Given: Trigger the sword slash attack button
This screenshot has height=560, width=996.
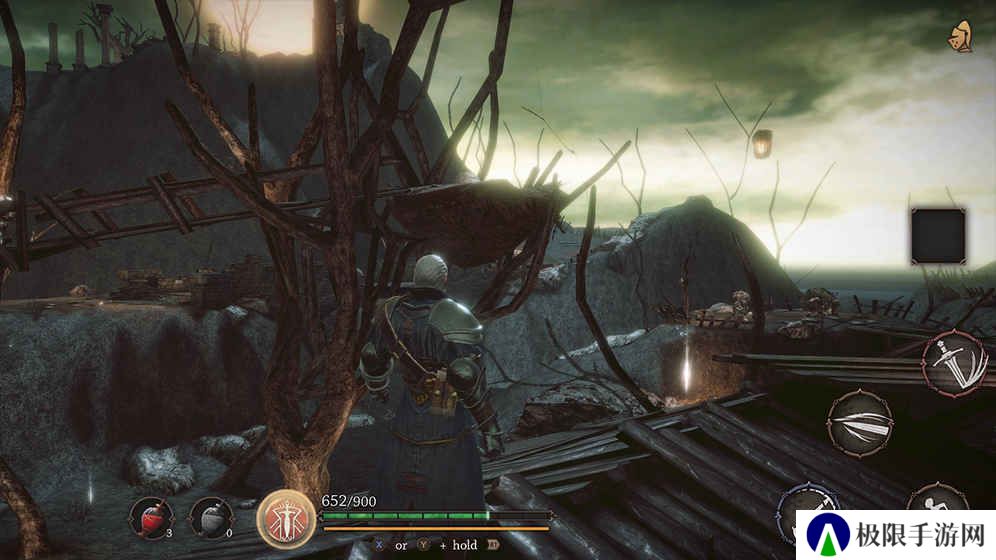Looking at the screenshot, I should [954, 361].
